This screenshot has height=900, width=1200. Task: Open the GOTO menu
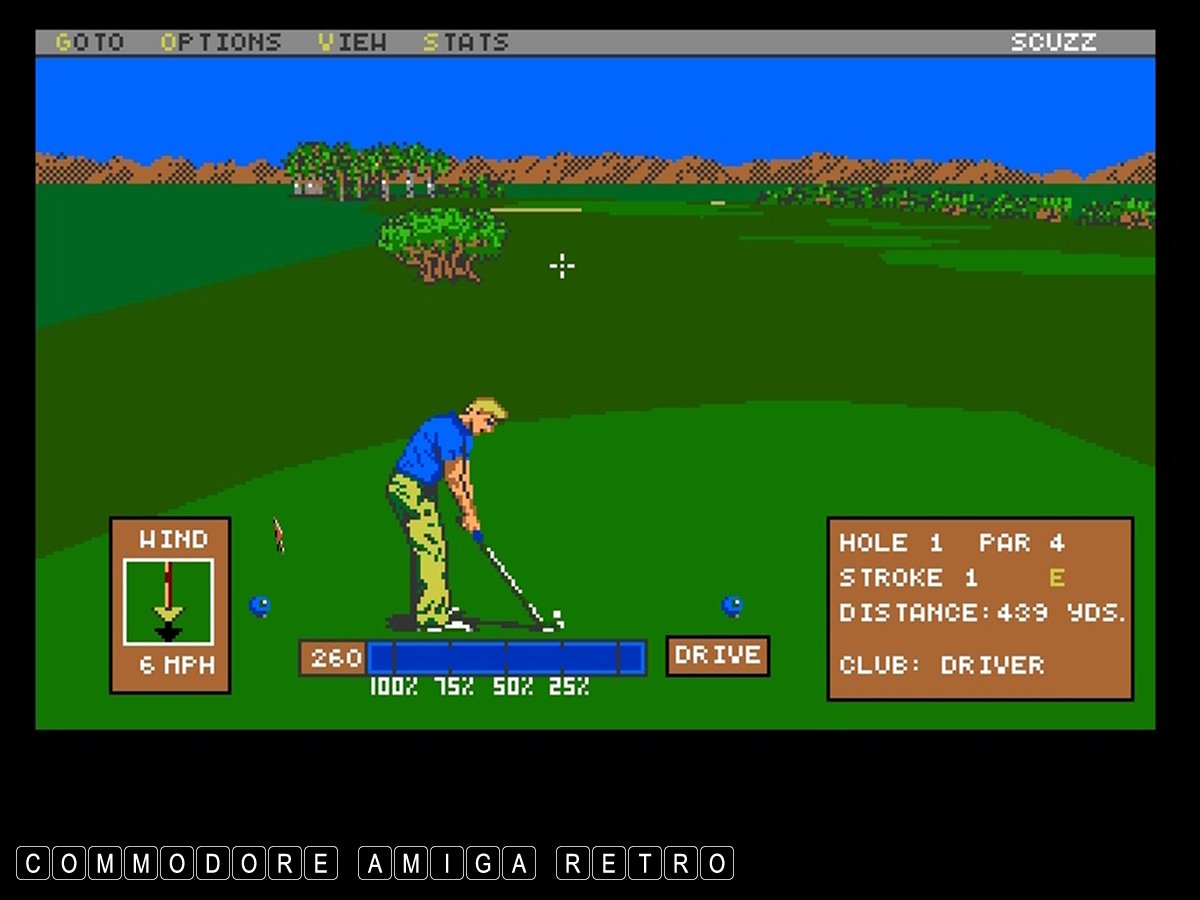pos(89,42)
